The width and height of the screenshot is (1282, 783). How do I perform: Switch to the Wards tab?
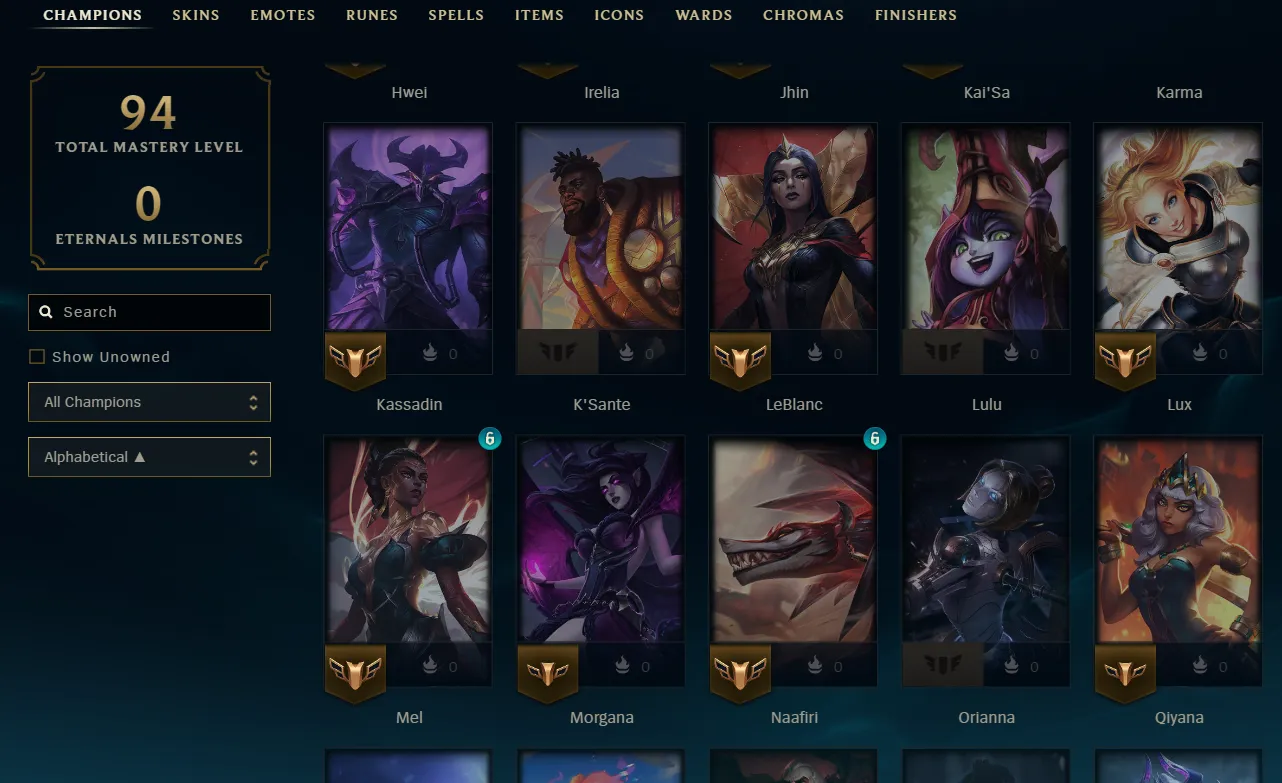704,15
